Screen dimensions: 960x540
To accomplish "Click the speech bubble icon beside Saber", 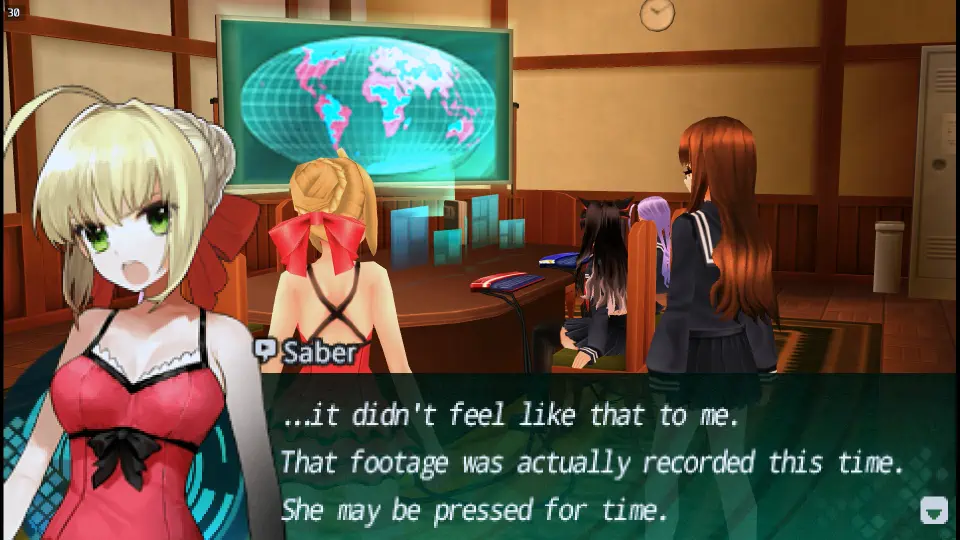I will 266,350.
